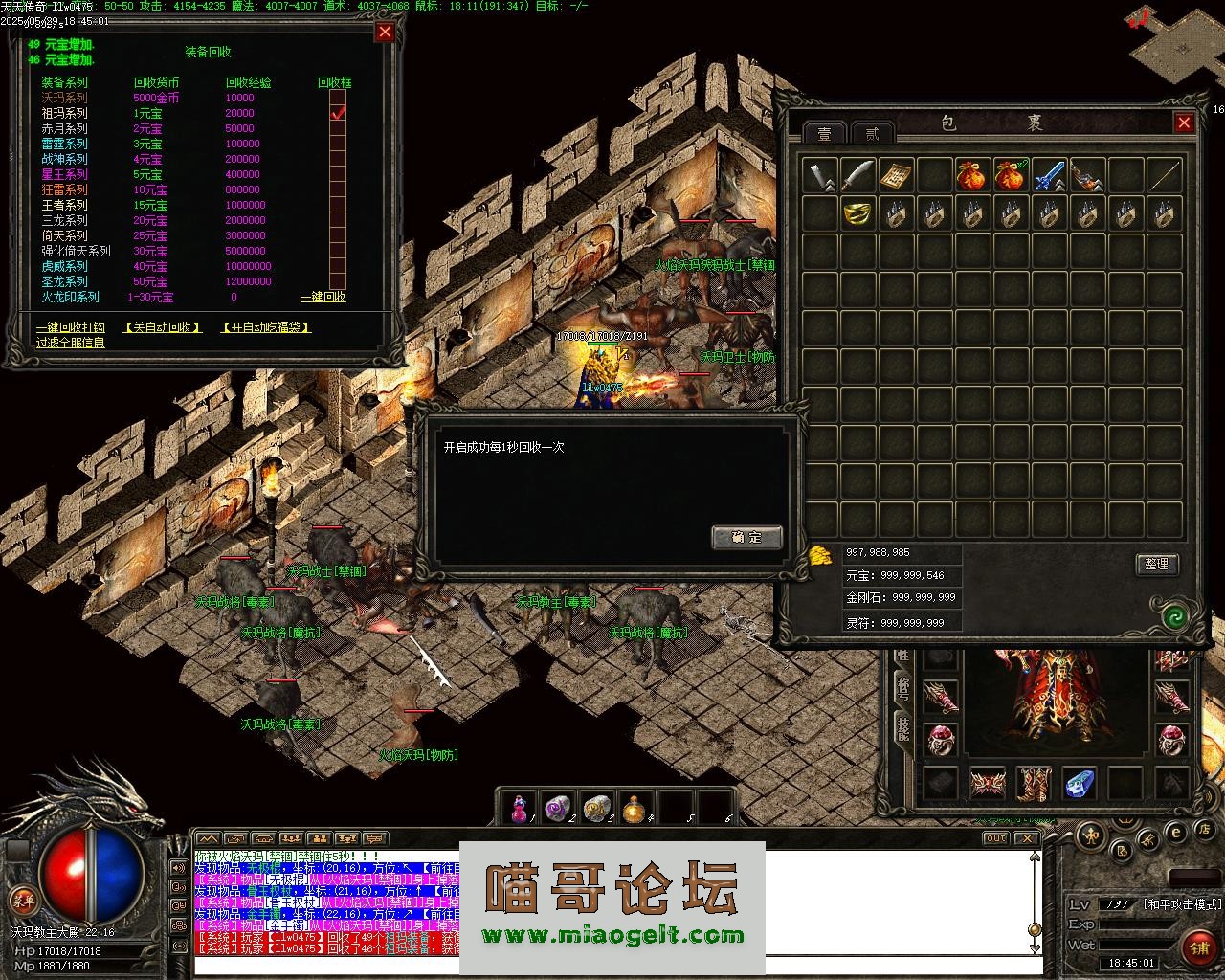Image resolution: width=1225 pixels, height=980 pixels.
Task: Close the chat log with its X button
Action: (1026, 838)
